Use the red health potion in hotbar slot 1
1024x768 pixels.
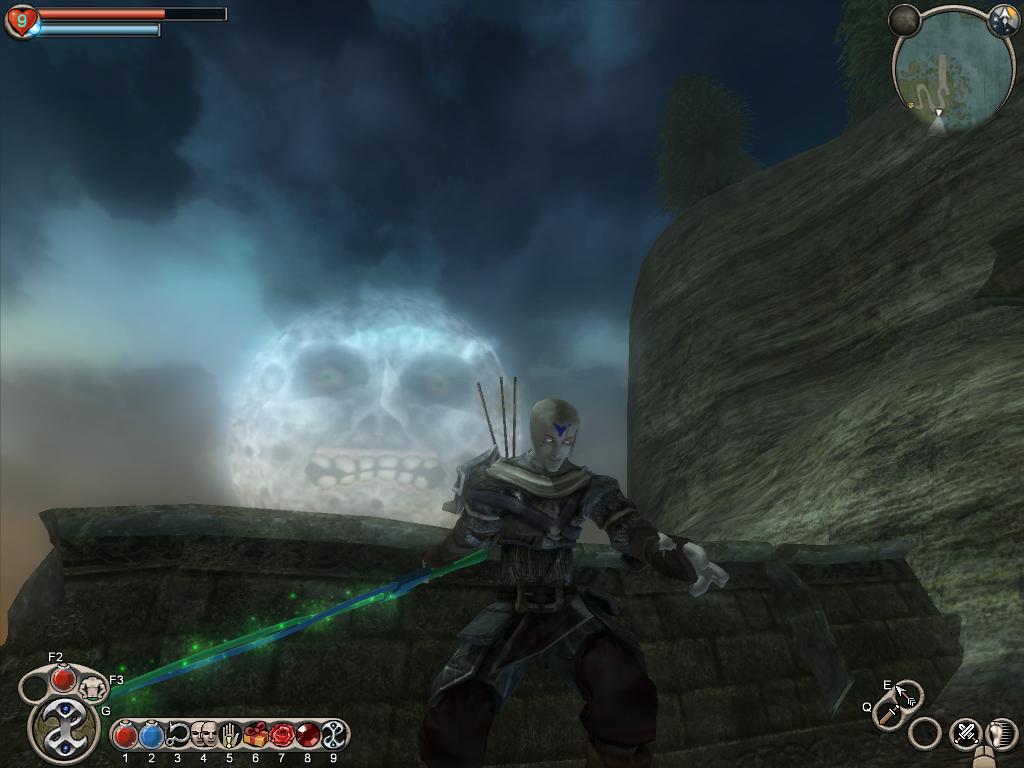(x=126, y=736)
